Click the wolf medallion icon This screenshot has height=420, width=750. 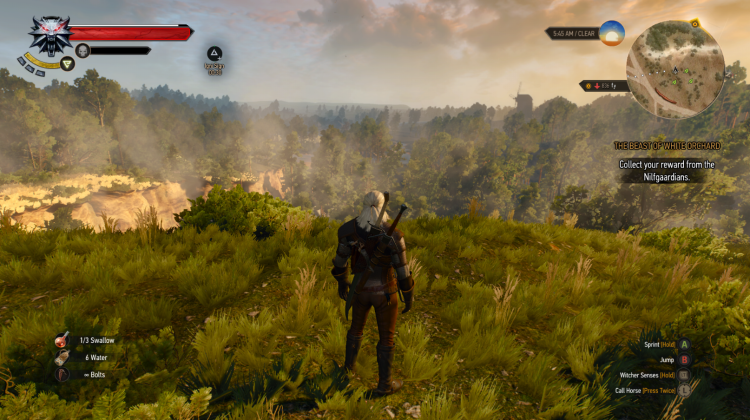point(48,36)
